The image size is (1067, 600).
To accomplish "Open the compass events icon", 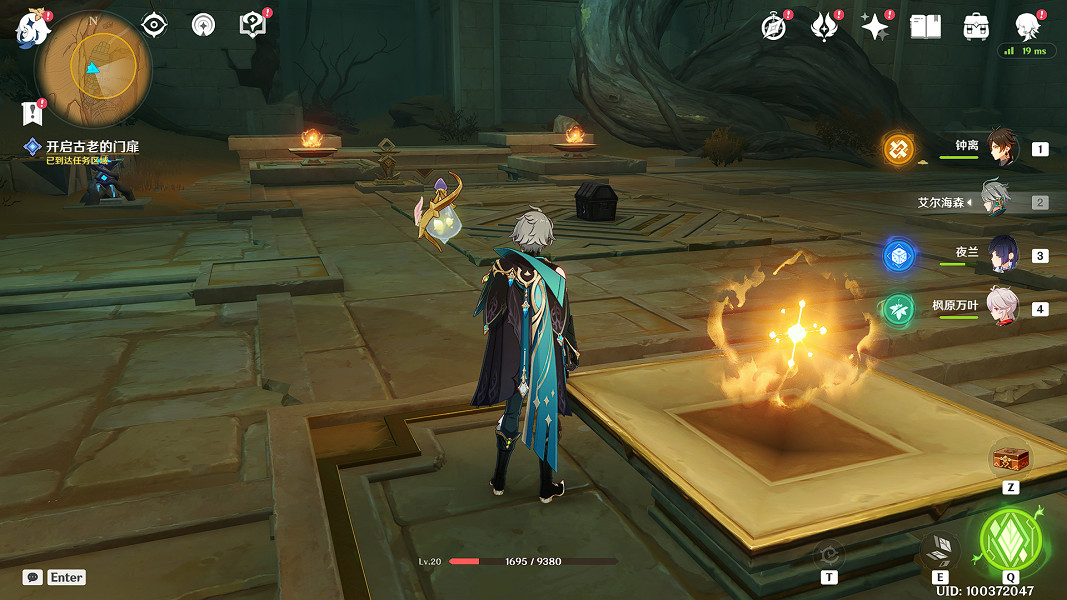I will (774, 27).
